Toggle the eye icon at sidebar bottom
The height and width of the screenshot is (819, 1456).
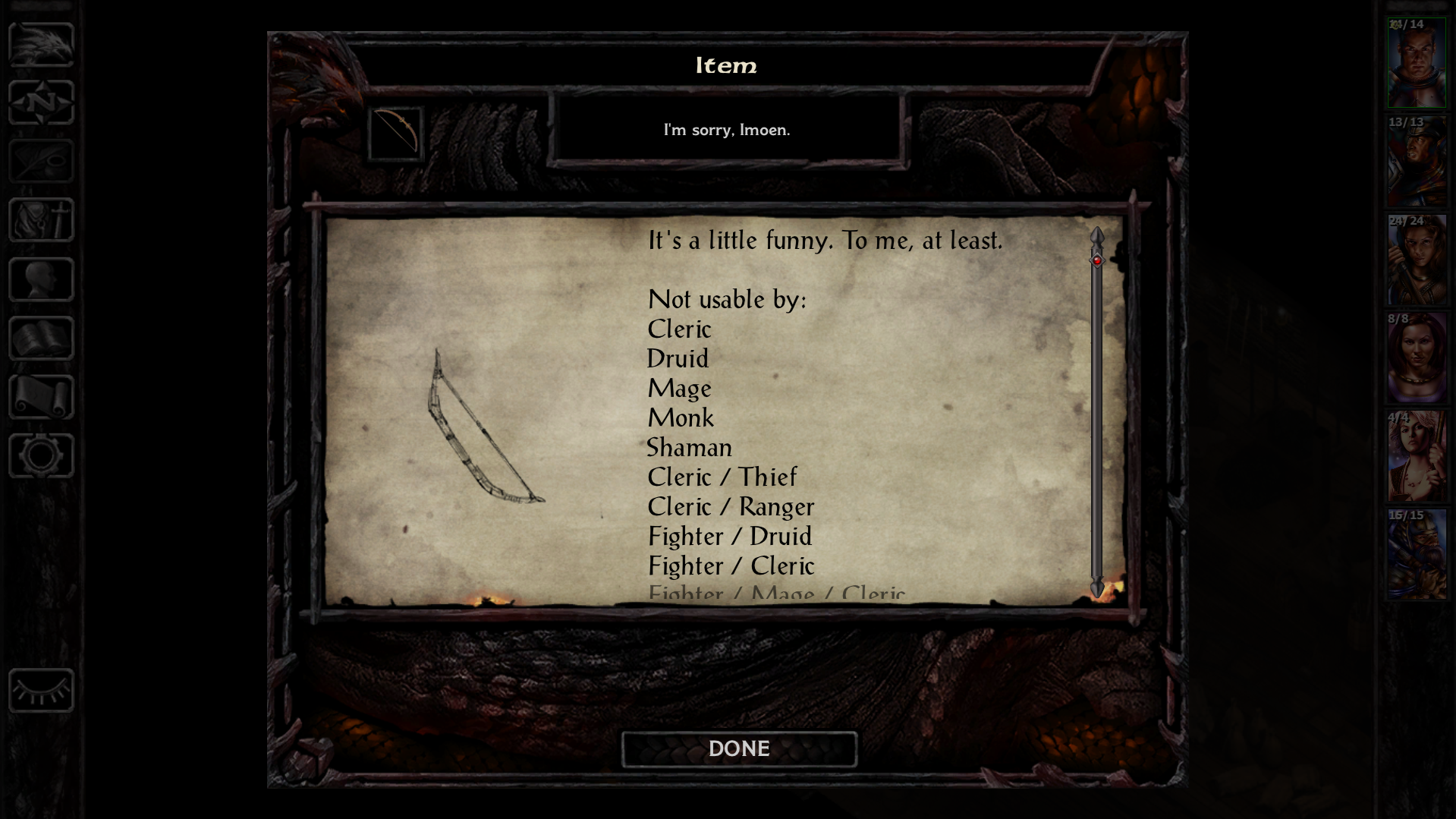(x=40, y=691)
